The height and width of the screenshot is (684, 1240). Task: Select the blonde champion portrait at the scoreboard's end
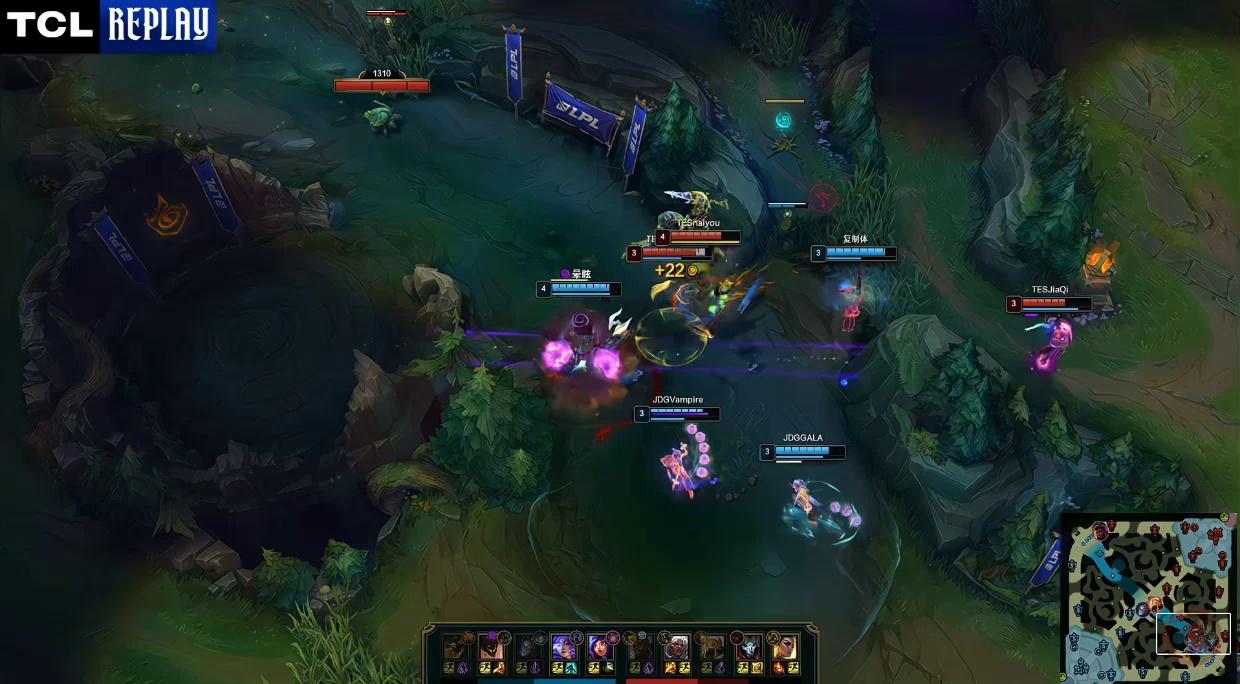tap(784, 647)
